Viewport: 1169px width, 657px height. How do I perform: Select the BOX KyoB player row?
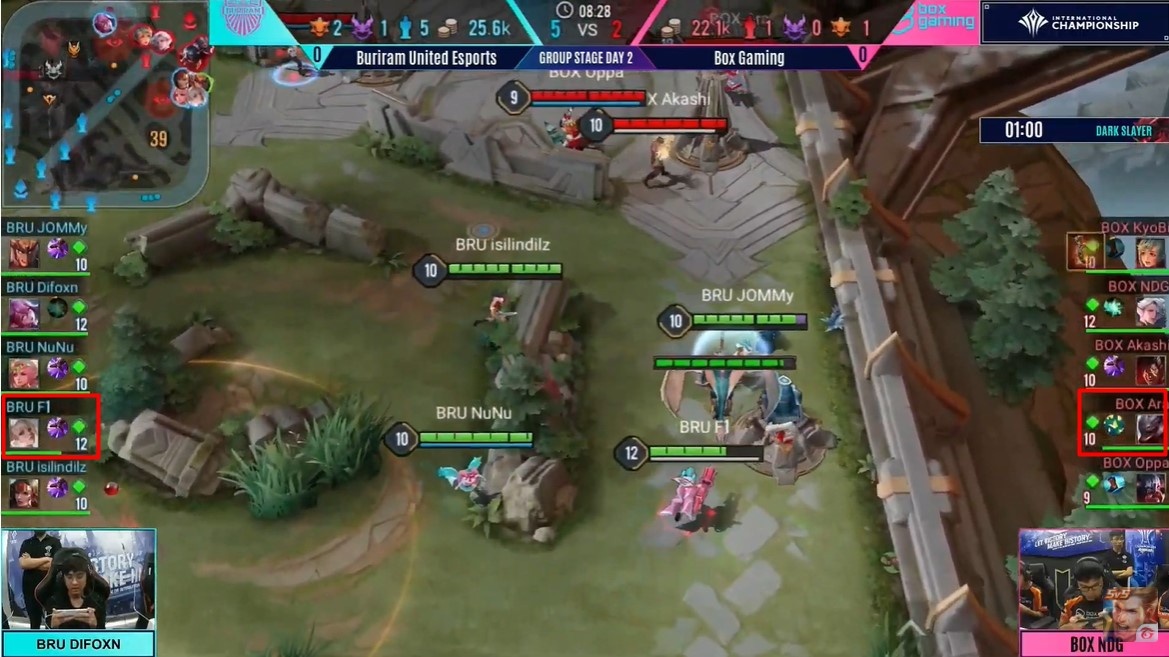(1117, 245)
